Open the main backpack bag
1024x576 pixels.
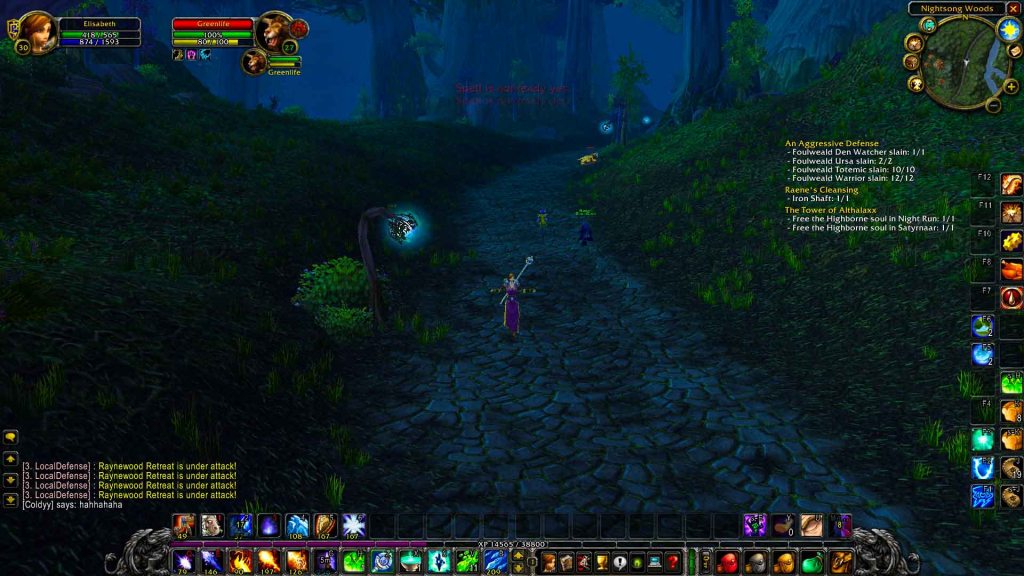841,561
